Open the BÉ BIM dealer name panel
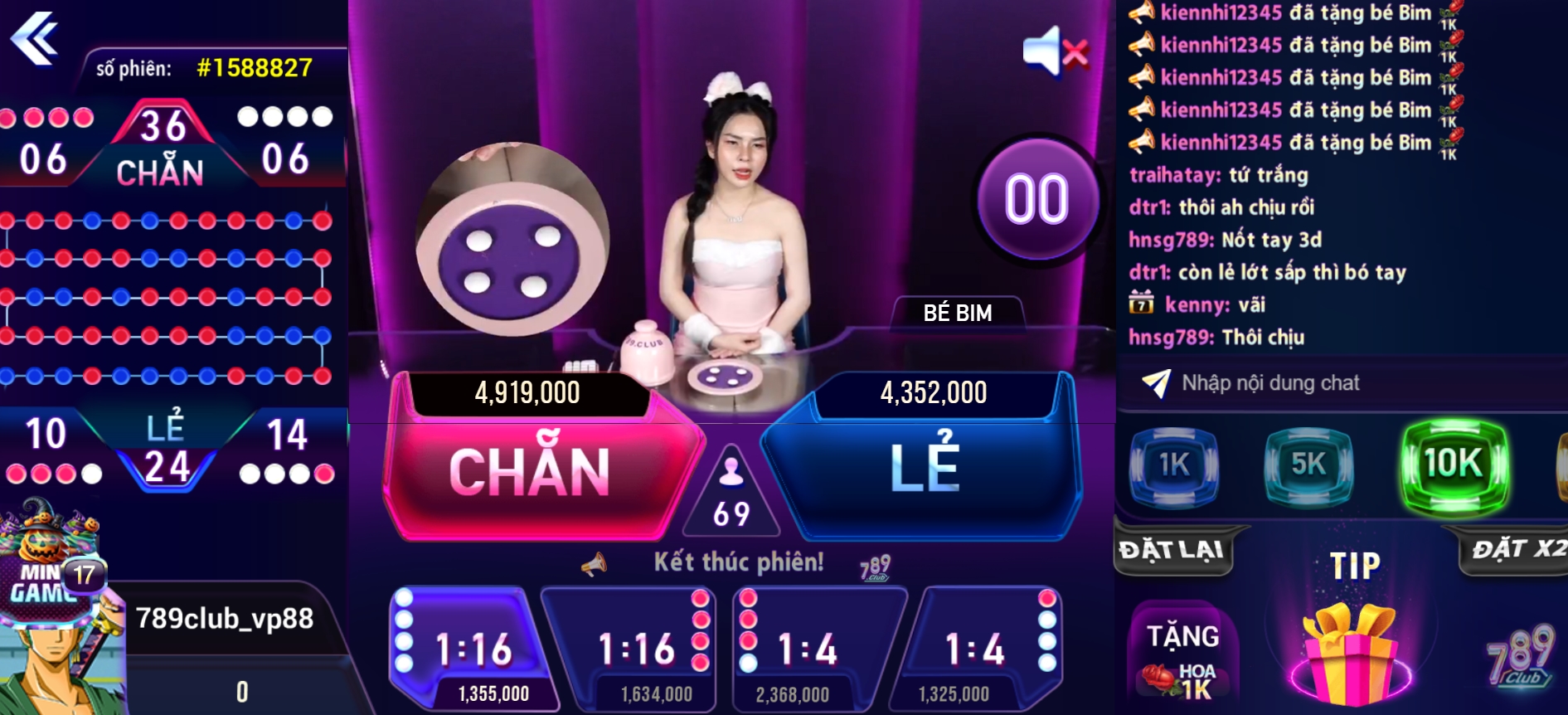1568x715 pixels. point(958,314)
